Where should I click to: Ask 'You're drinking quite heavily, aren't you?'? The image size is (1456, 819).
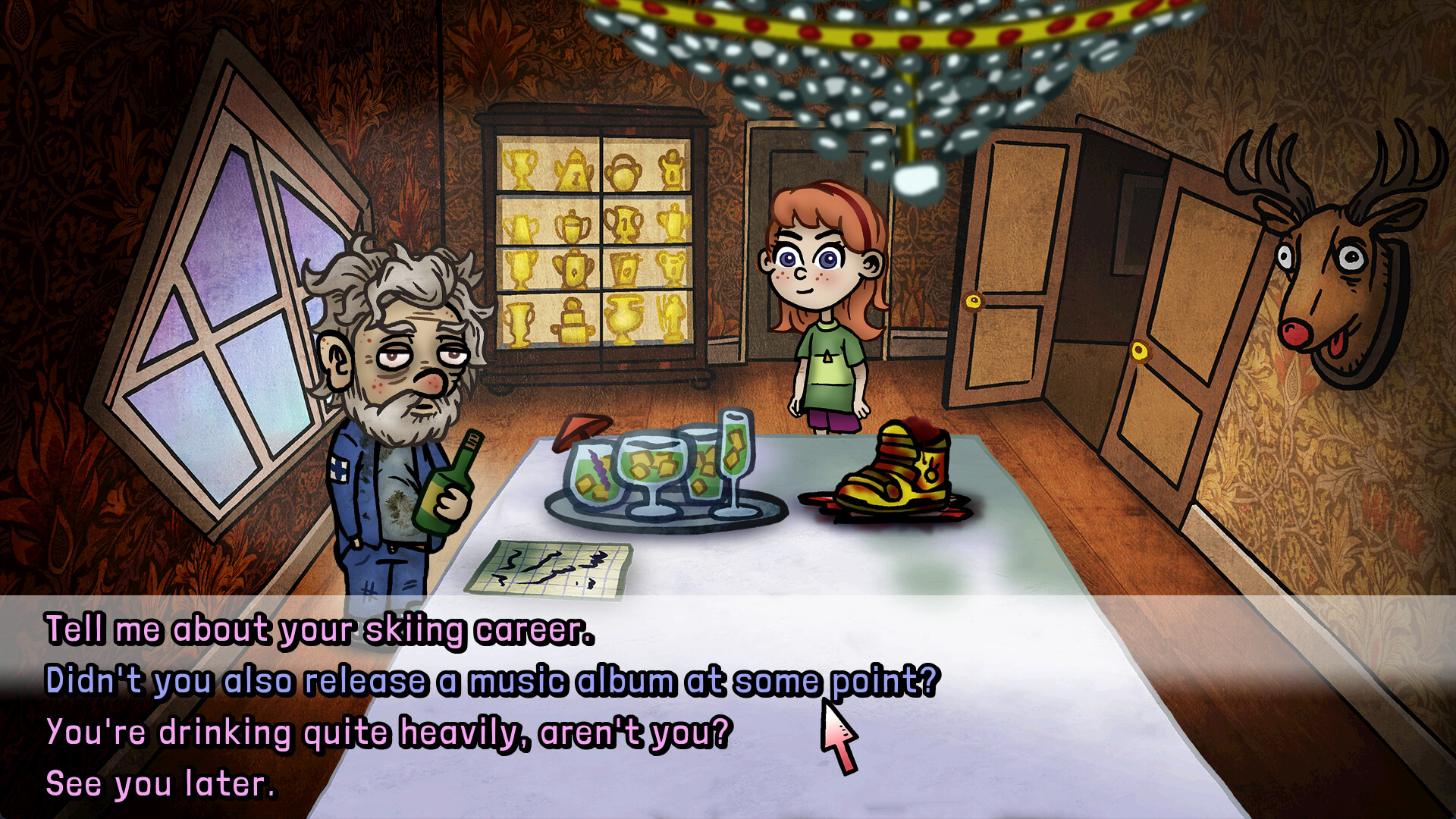[387, 733]
